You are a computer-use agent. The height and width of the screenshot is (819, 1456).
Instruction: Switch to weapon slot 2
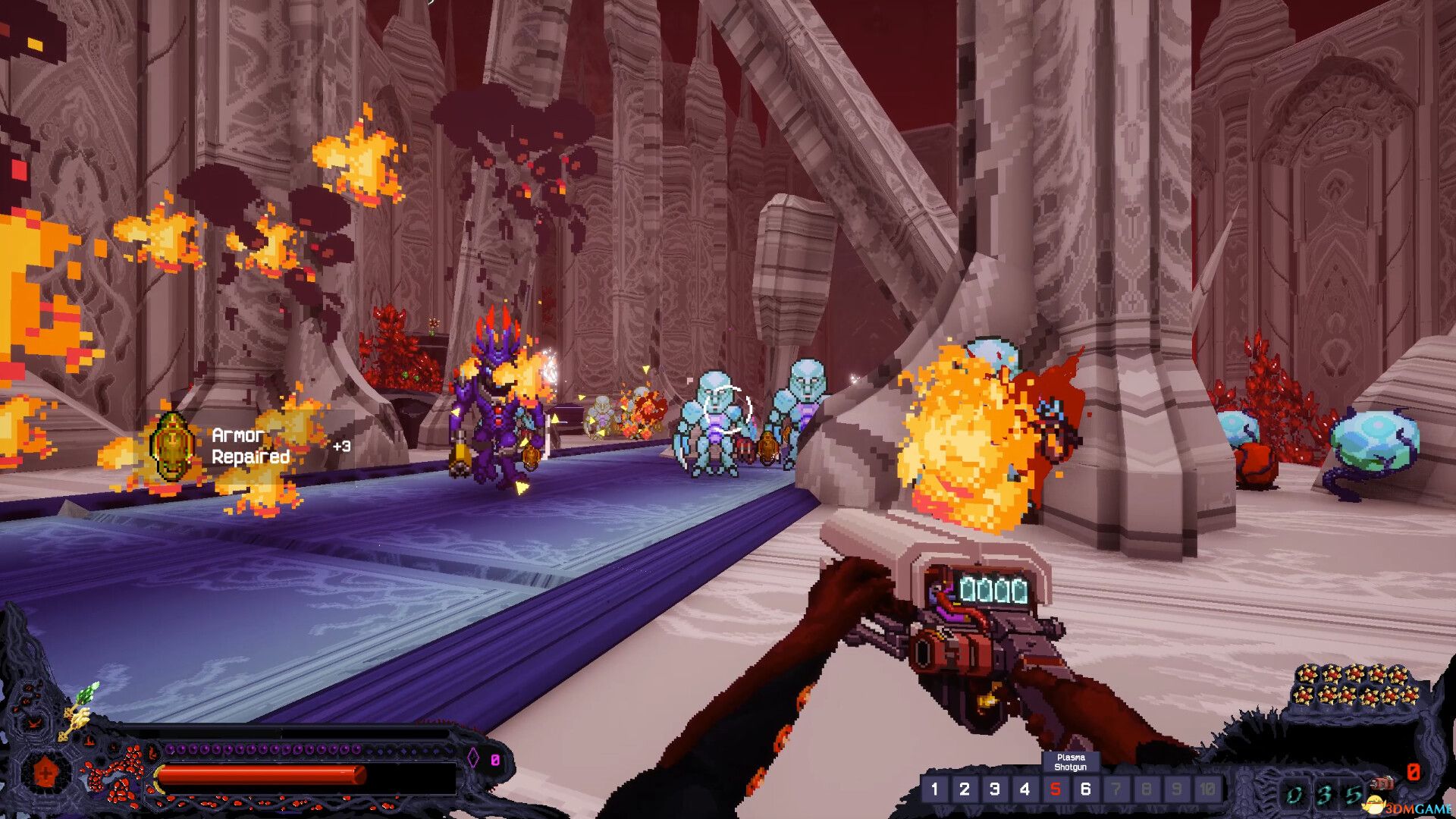point(965,789)
